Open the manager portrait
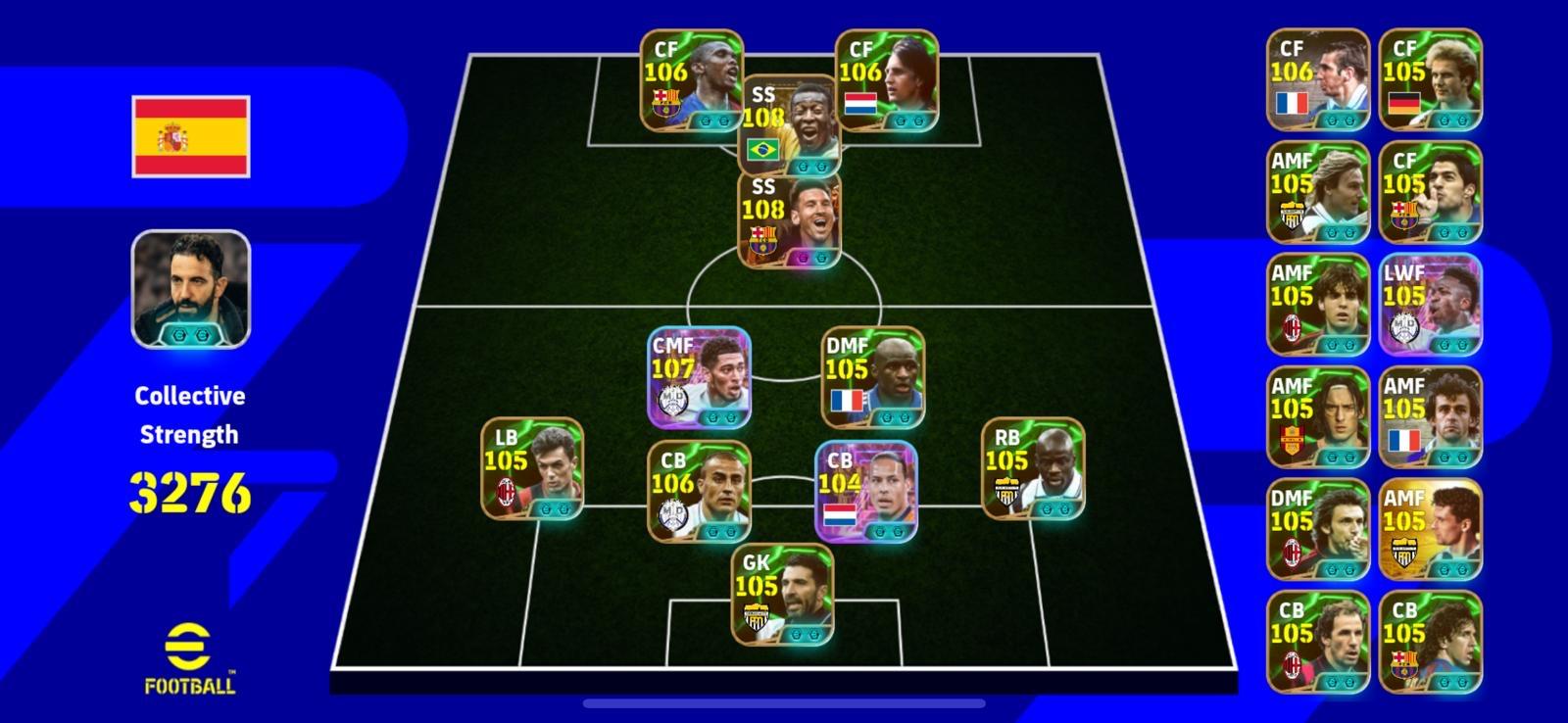Screen dimensions: 1568x723 pos(191,289)
